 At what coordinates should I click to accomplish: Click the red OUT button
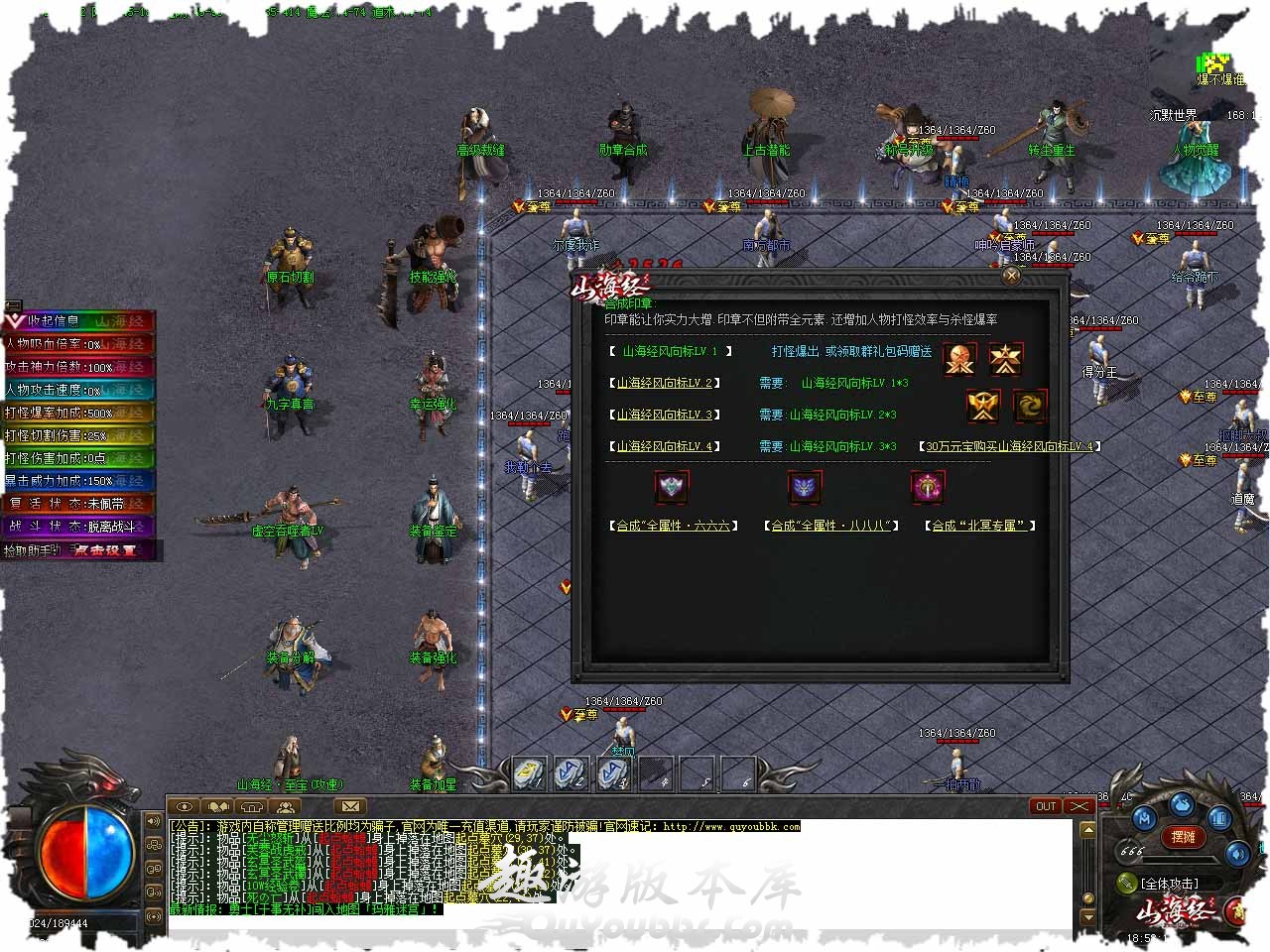point(1046,806)
